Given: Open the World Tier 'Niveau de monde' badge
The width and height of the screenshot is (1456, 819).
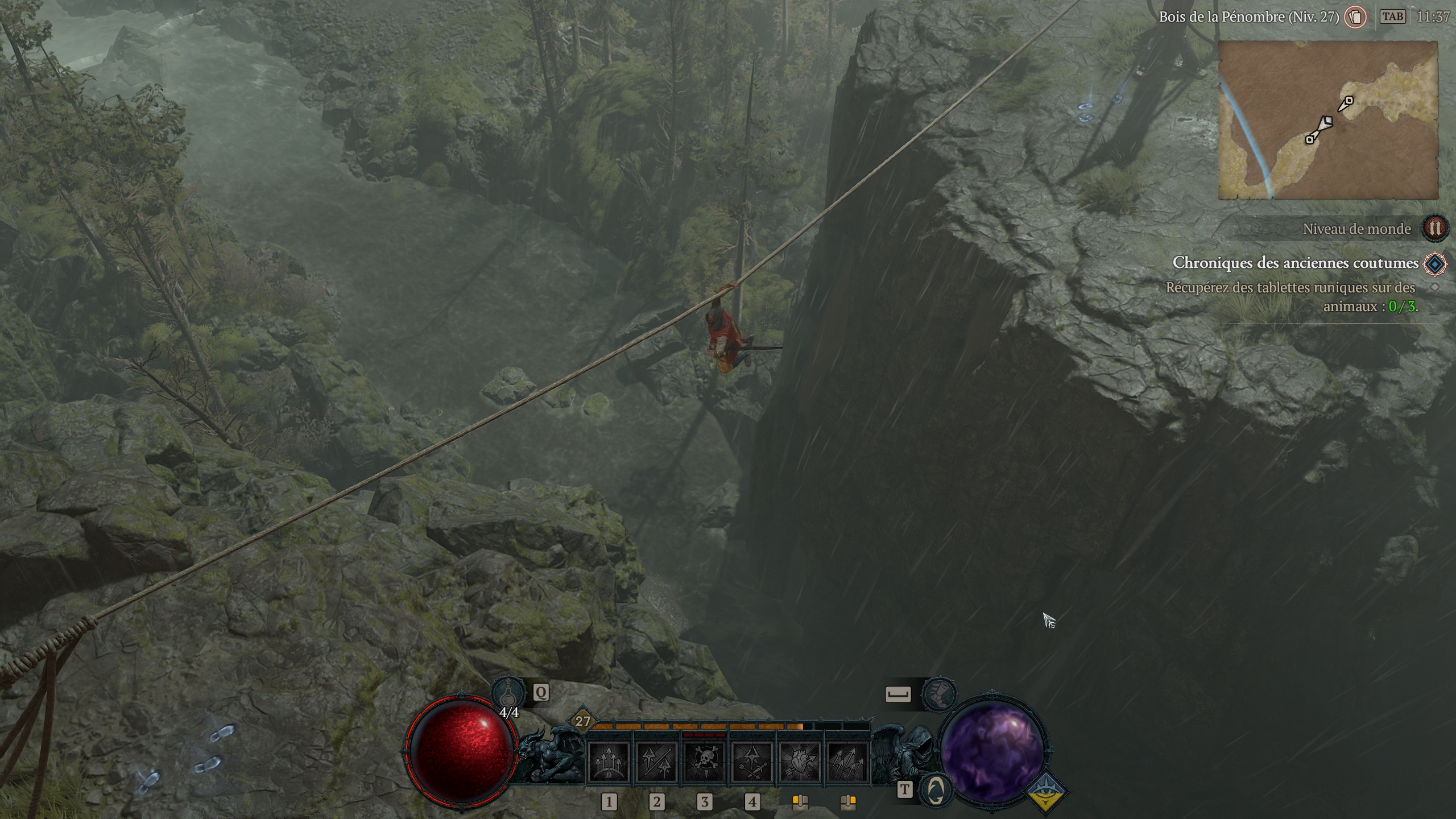Looking at the screenshot, I should 1434,229.
